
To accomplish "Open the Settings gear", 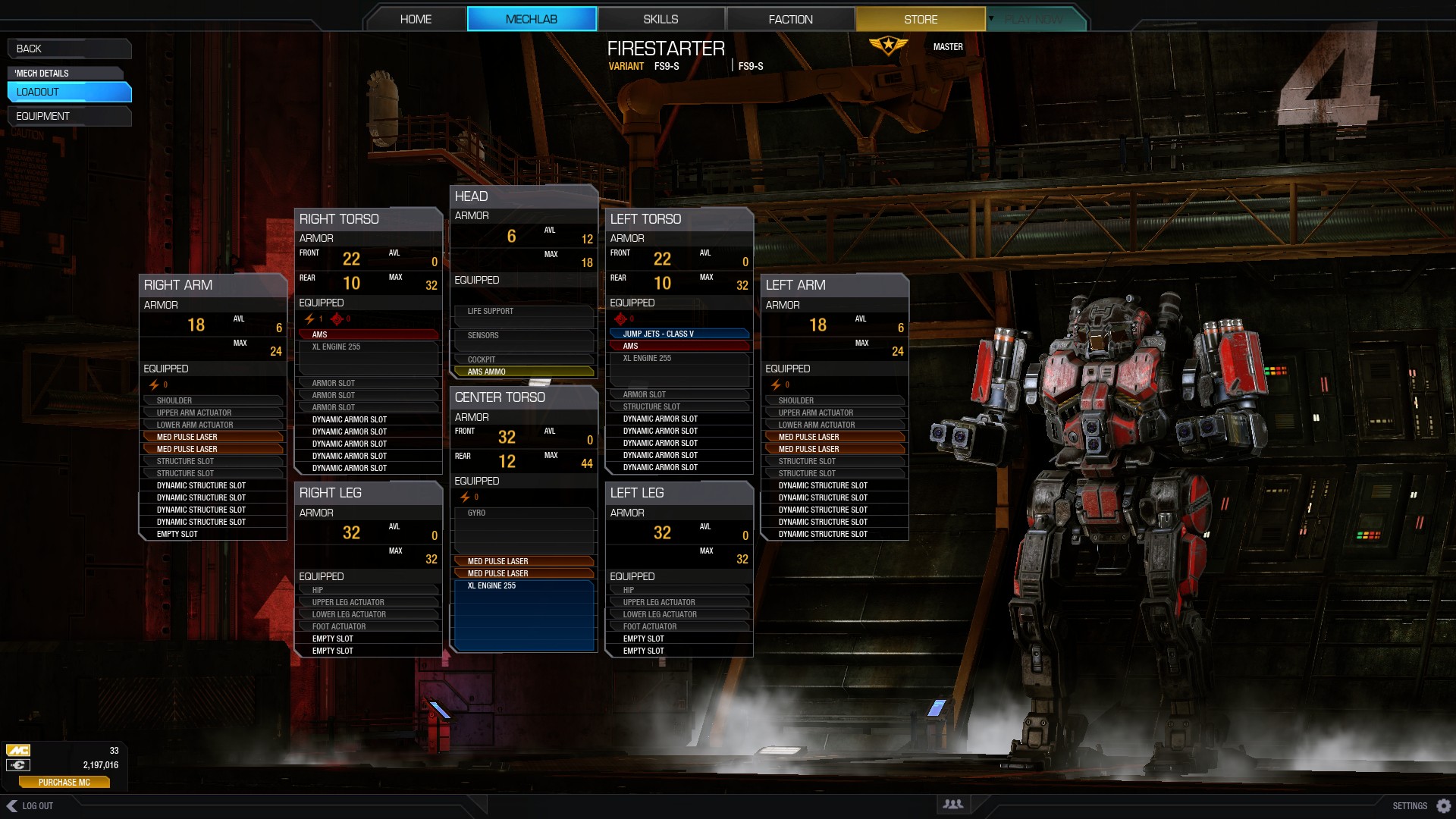I will coord(1444,805).
